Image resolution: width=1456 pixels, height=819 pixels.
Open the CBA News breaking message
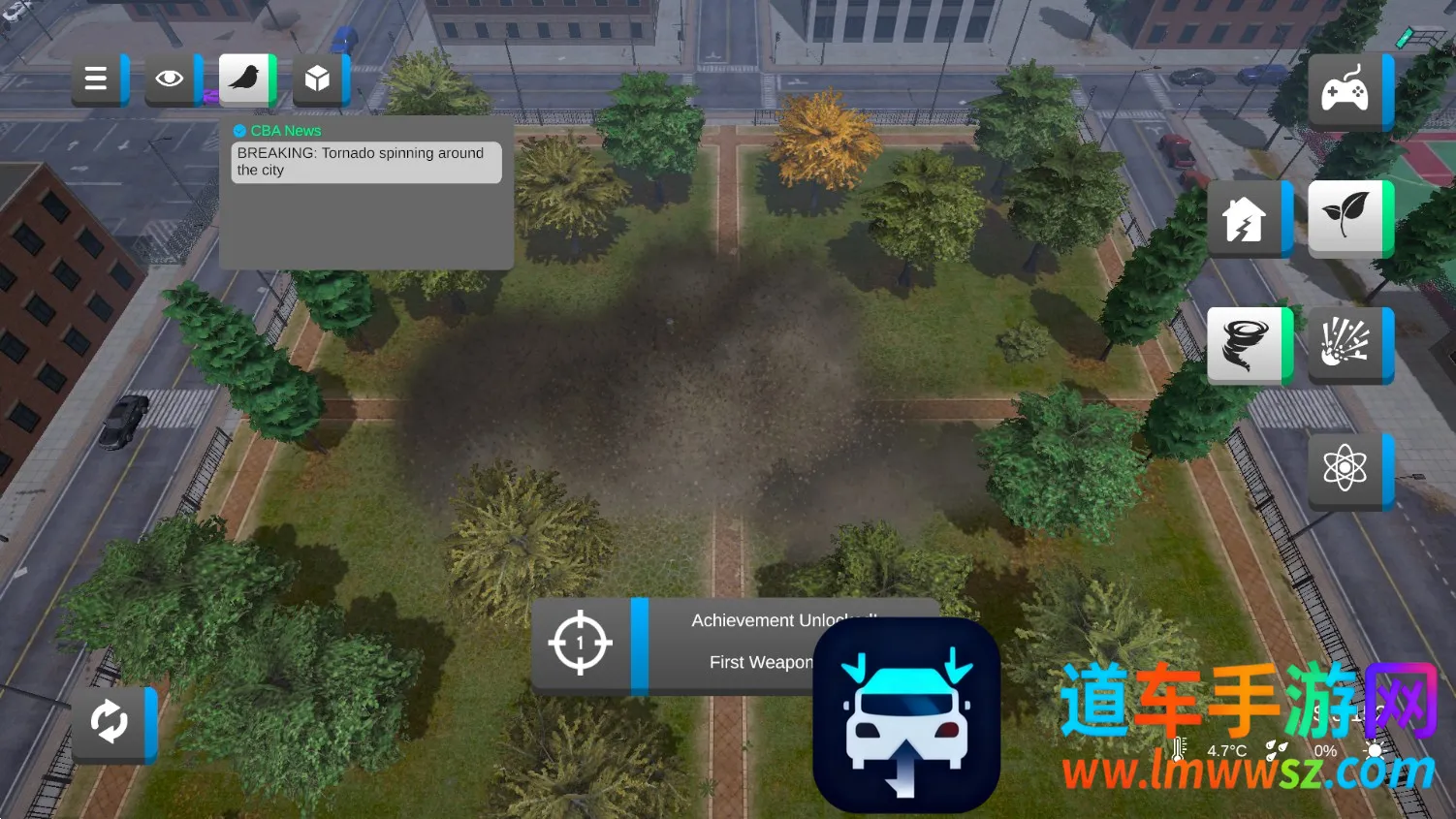pos(365,162)
